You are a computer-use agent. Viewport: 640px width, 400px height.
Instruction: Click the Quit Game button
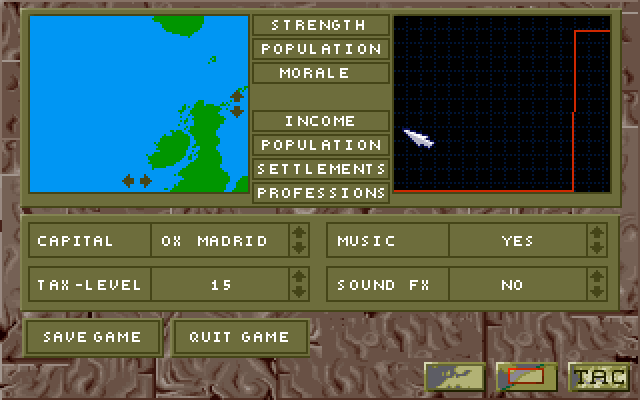click(x=239, y=337)
